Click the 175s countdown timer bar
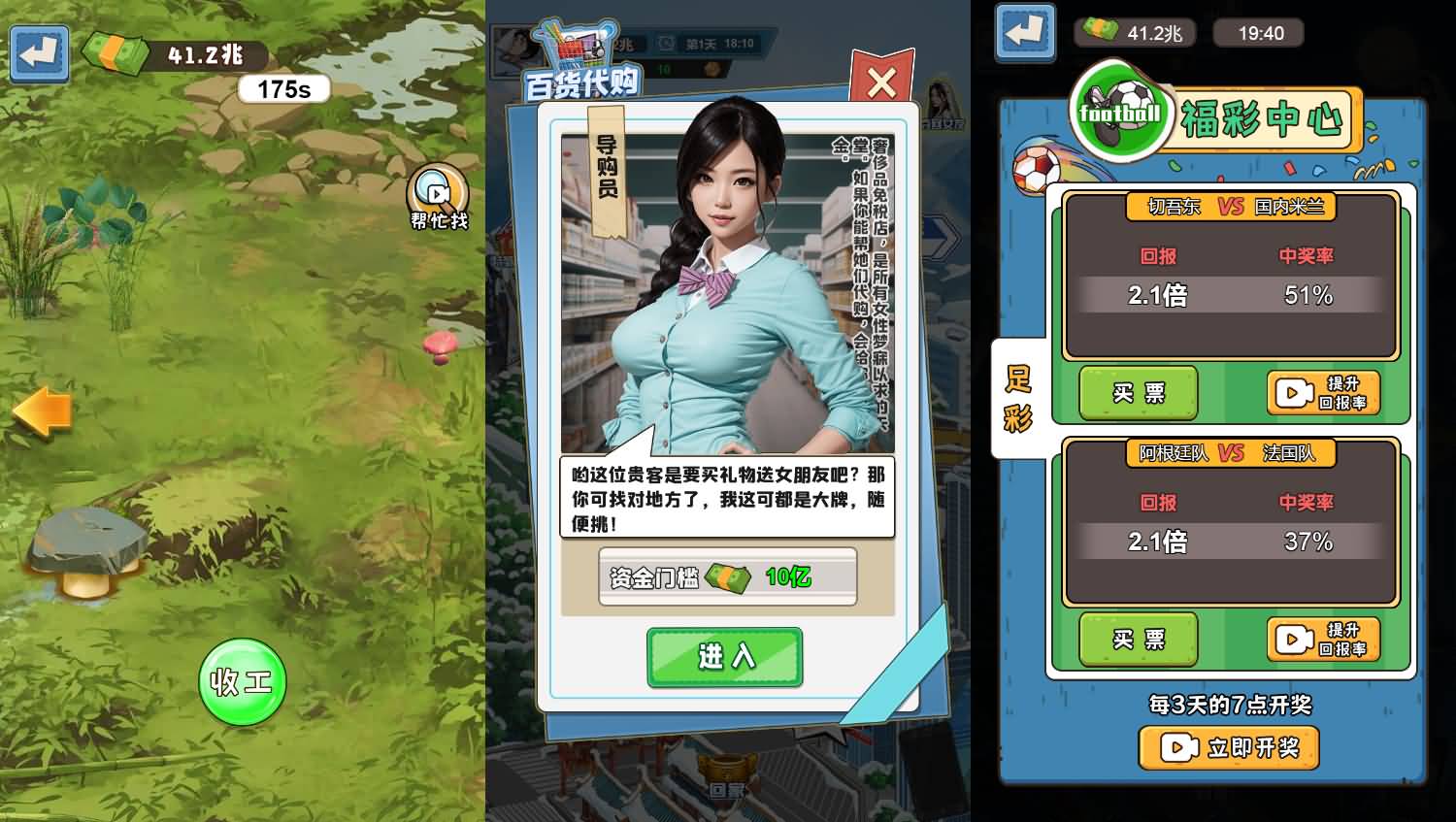Screen dimensions: 1456x822 tap(285, 88)
